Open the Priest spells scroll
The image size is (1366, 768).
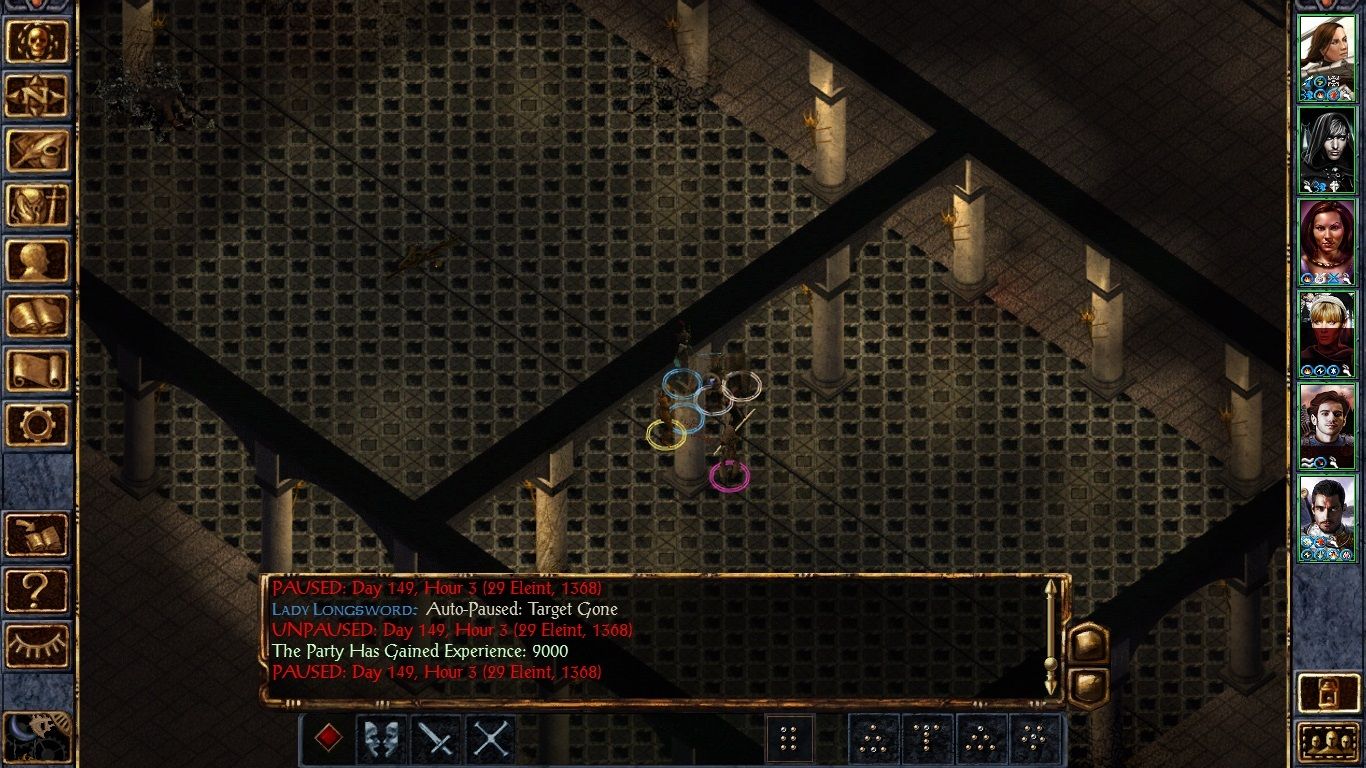(37, 368)
